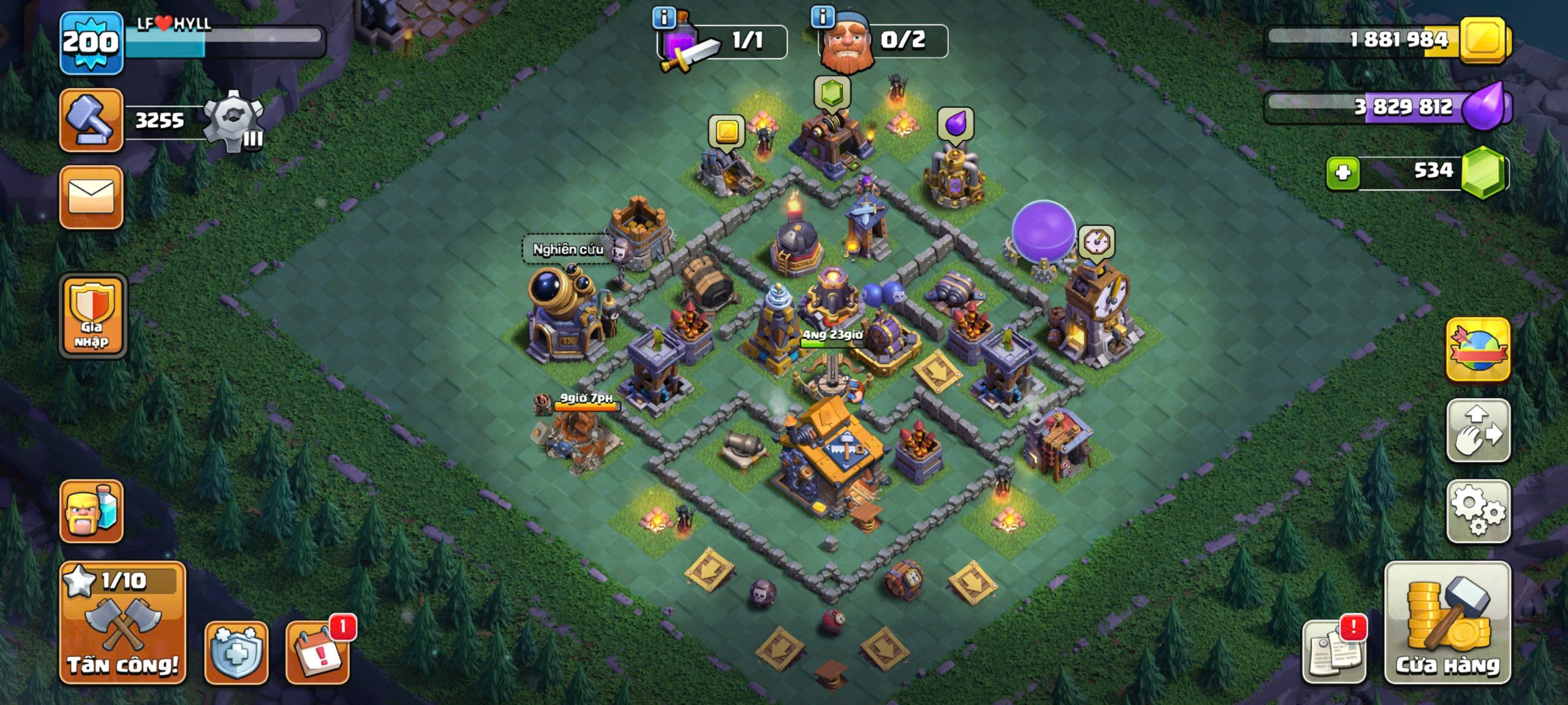This screenshot has width=1568, height=705.
Task: Open the shield with plus button
Action: pyautogui.click(x=236, y=653)
